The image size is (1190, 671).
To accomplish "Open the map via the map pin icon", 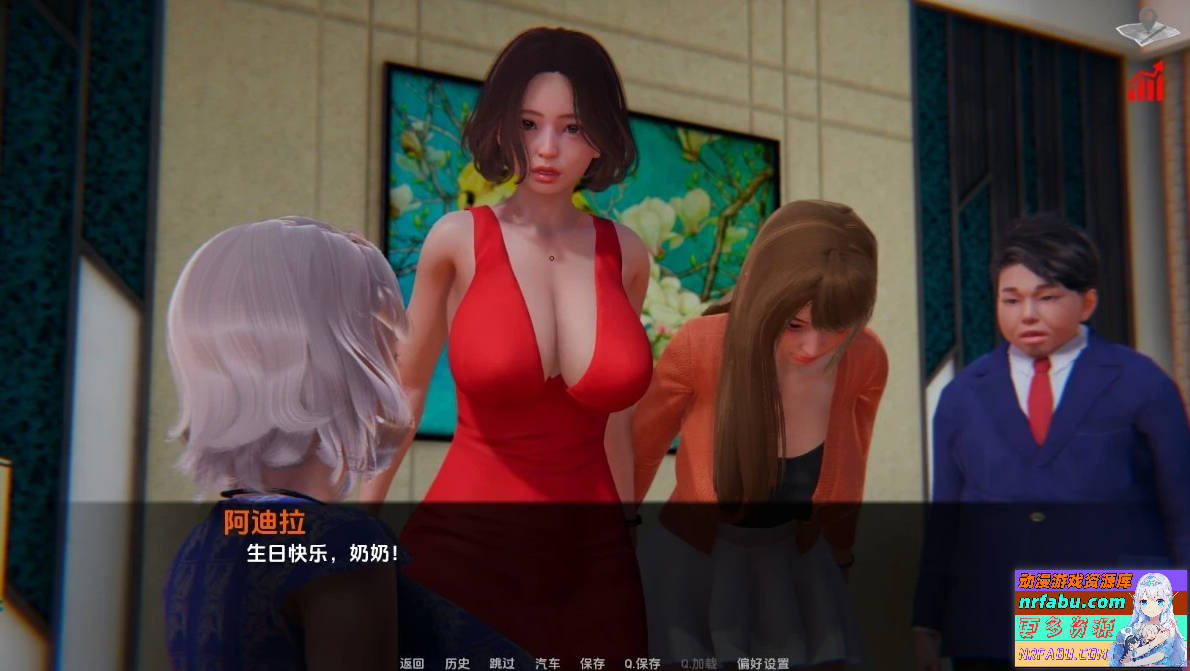I will pos(1147,29).
